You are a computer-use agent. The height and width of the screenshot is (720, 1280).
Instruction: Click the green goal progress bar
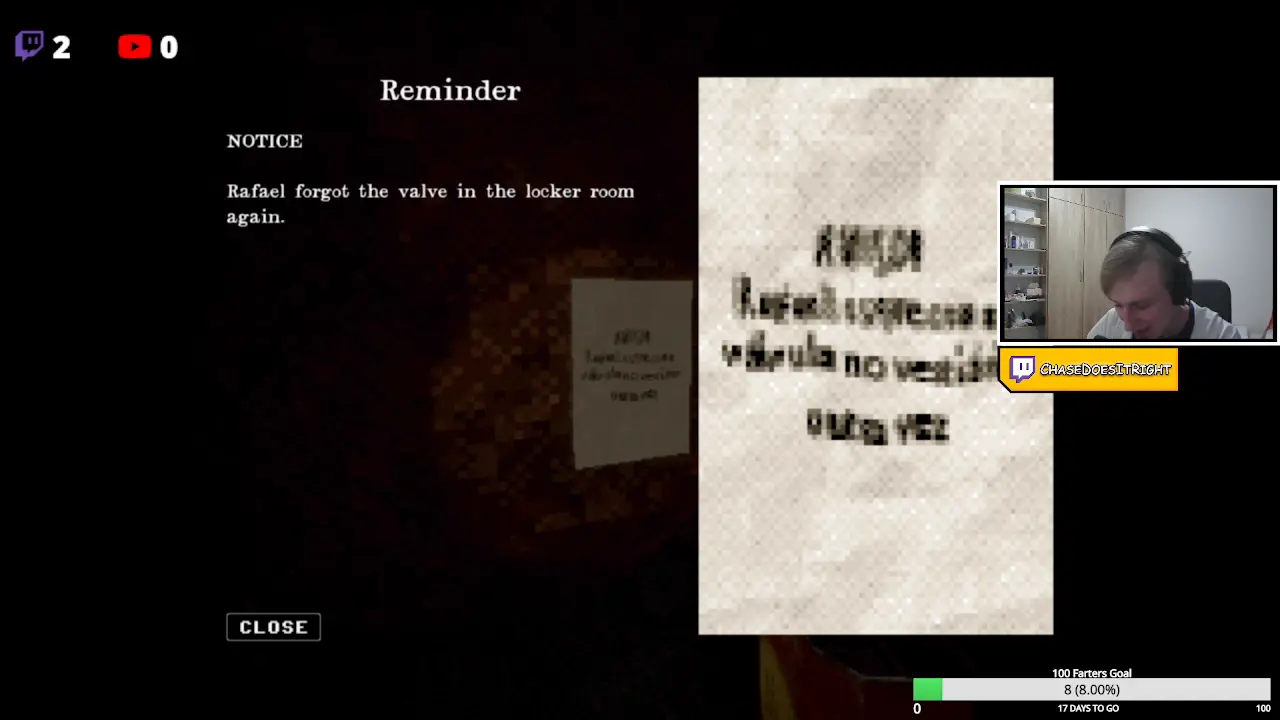(927, 690)
